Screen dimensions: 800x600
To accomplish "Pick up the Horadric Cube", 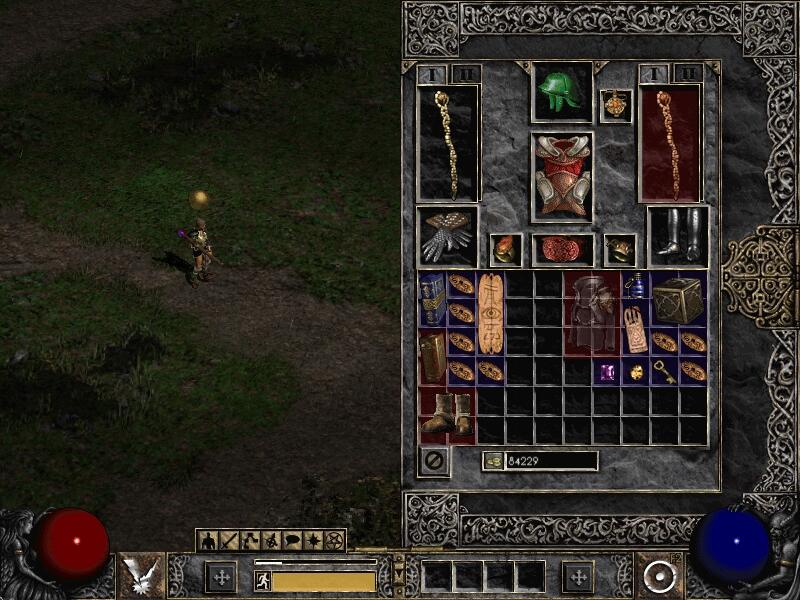I will pyautogui.click(x=677, y=298).
